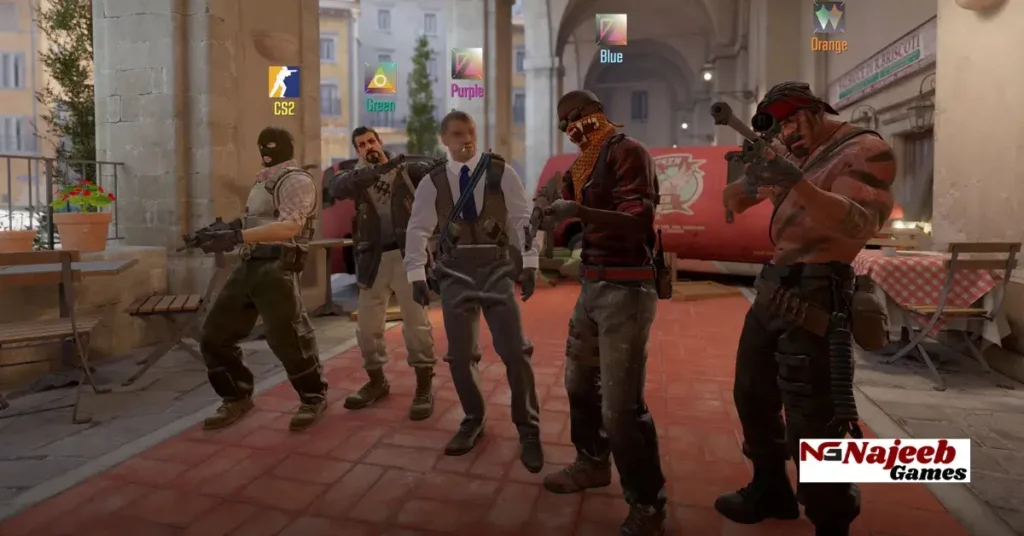
Task: Click the Najeeb Games logo
Action: point(884,460)
